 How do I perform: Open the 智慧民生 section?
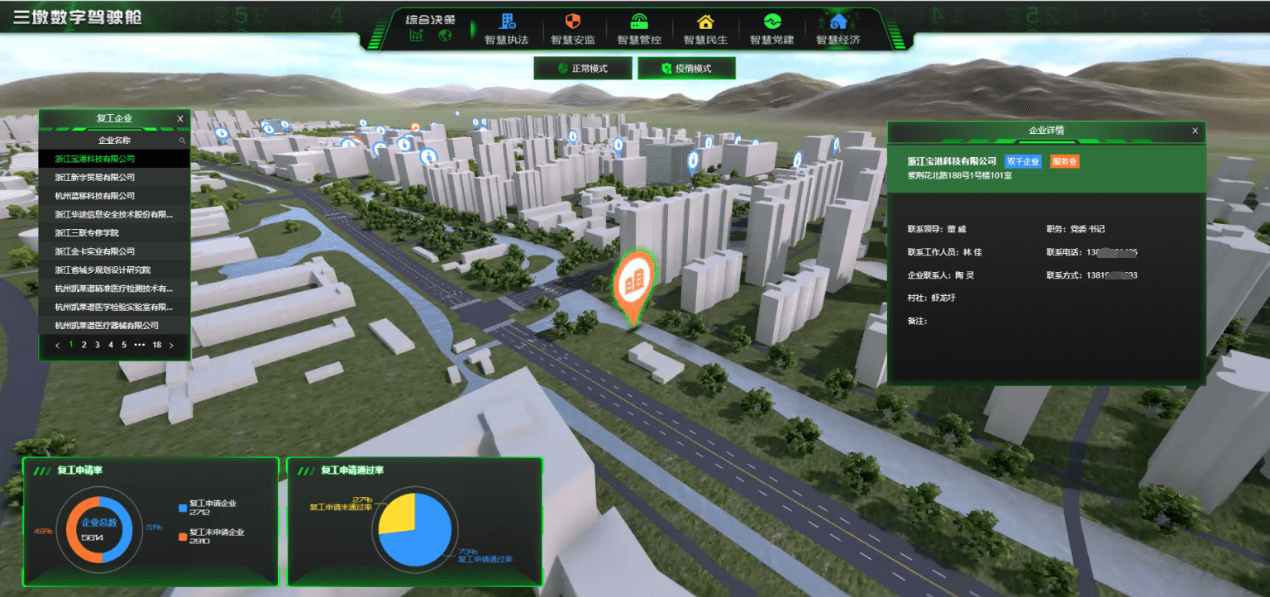coord(705,29)
